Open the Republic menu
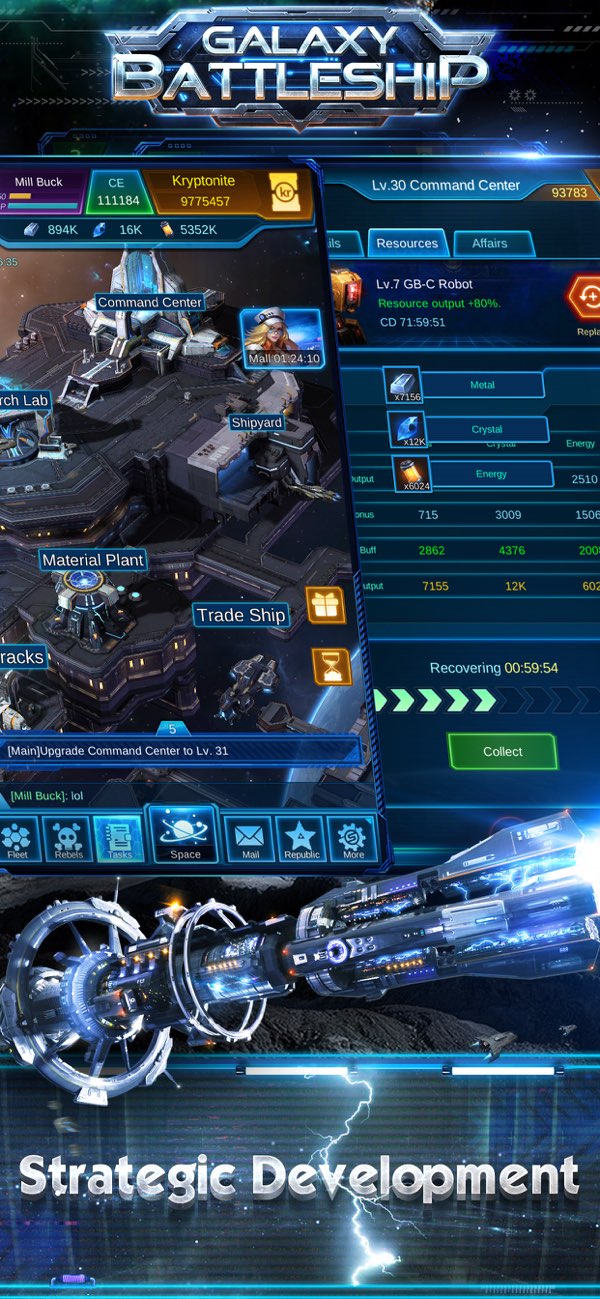Viewport: 600px width, 1299px height. pyautogui.click(x=301, y=840)
